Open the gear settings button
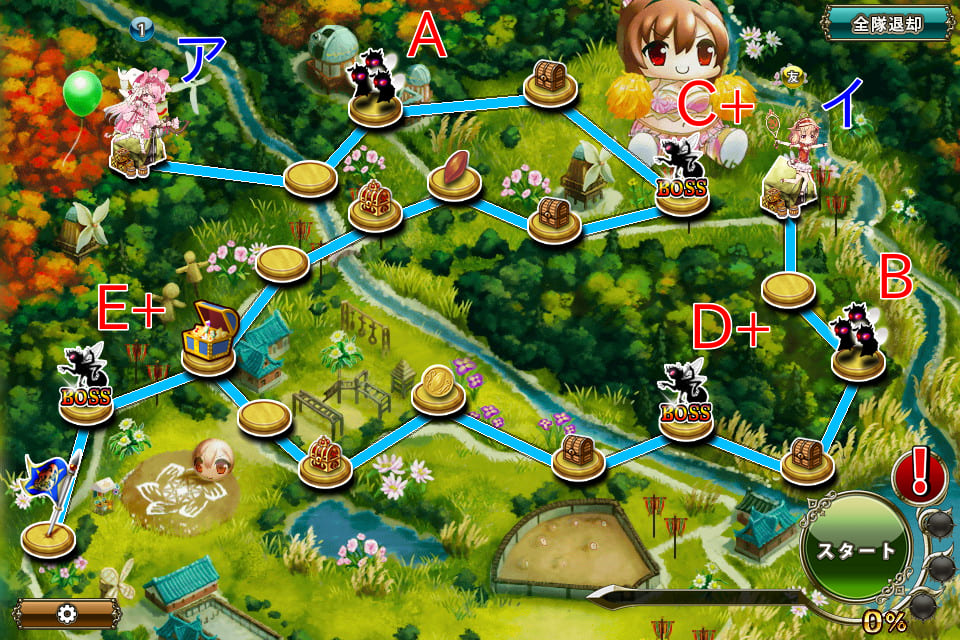Image resolution: width=960 pixels, height=640 pixels. click(67, 612)
